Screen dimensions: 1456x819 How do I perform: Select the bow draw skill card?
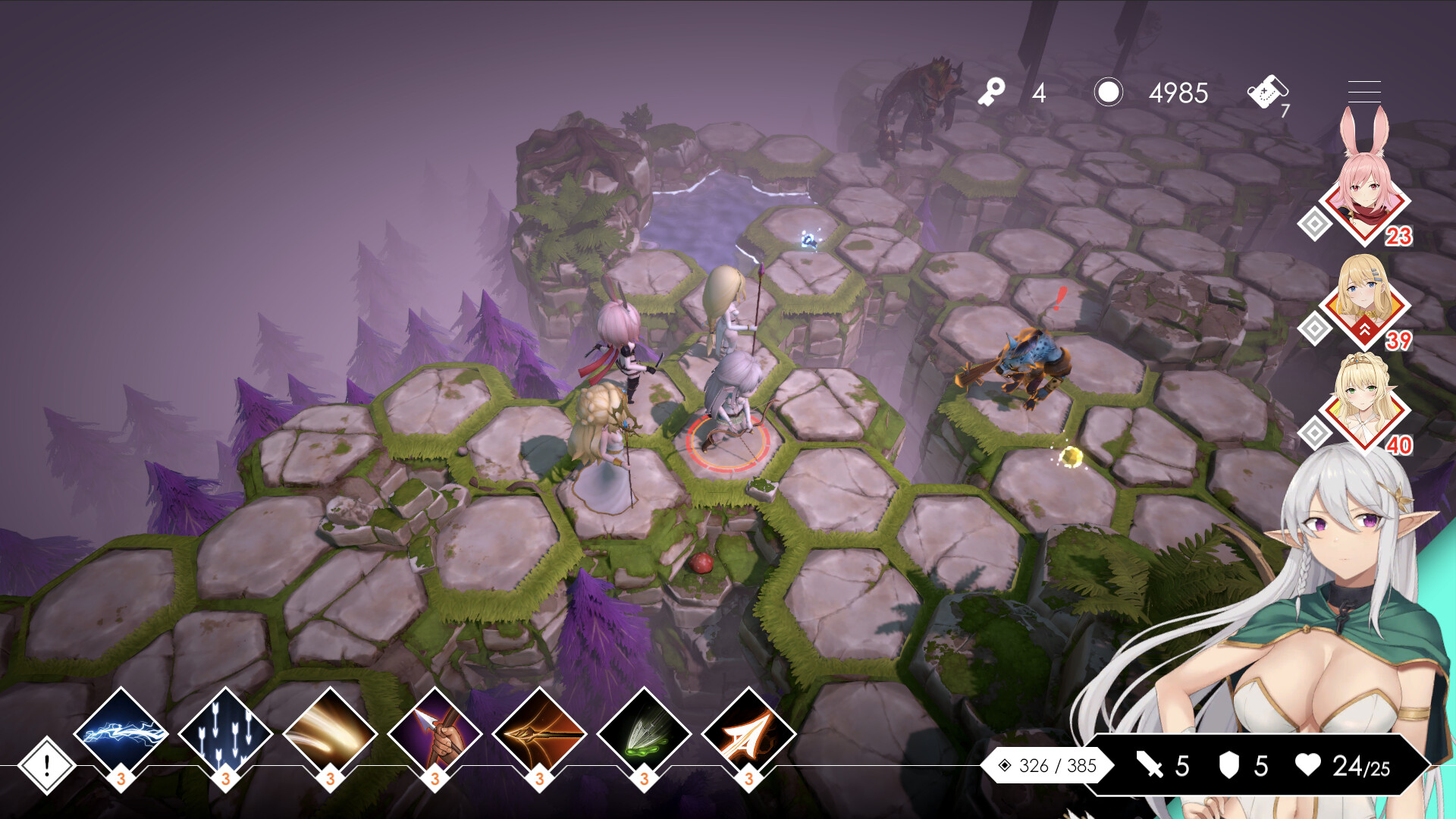[x=434, y=733]
